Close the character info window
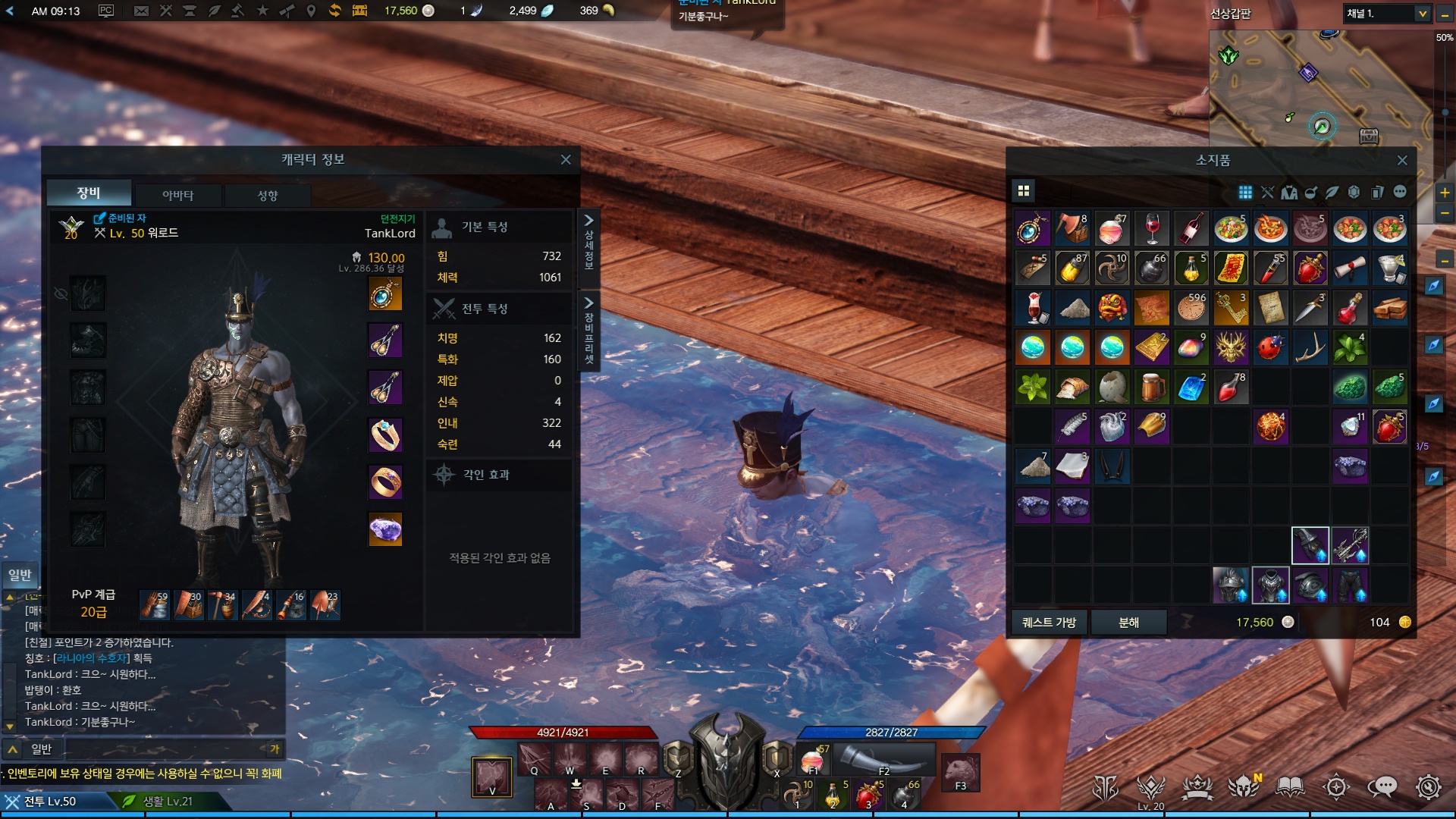The height and width of the screenshot is (819, 1456). pyautogui.click(x=566, y=159)
